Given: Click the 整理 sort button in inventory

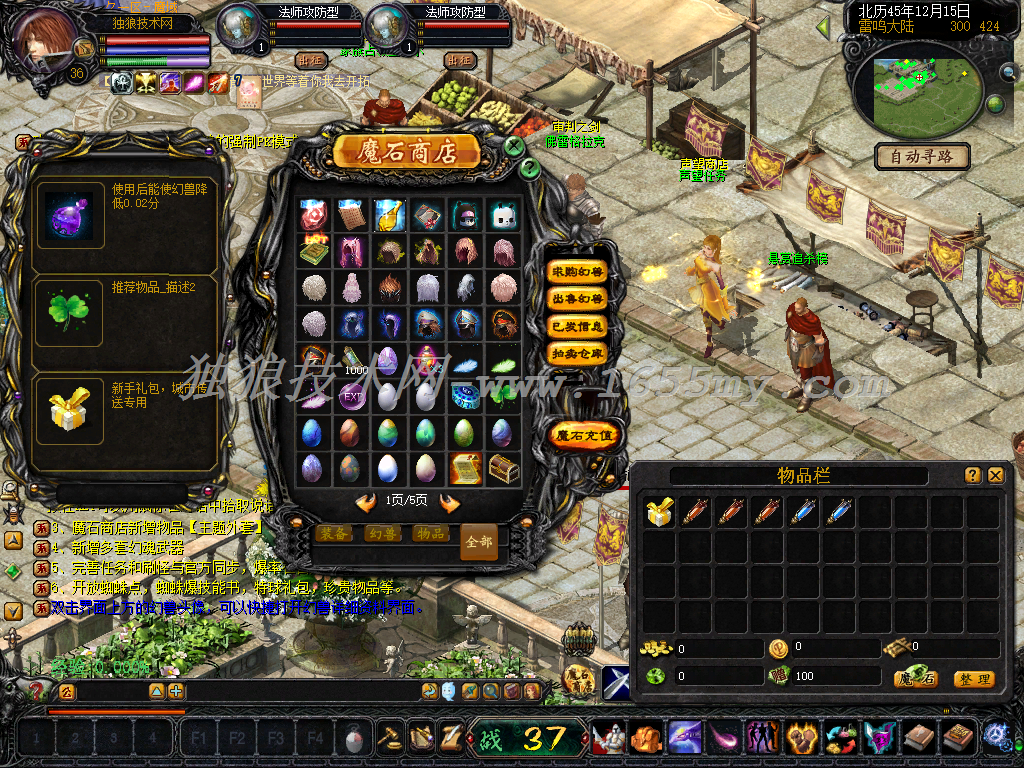Looking at the screenshot, I should (x=973, y=679).
